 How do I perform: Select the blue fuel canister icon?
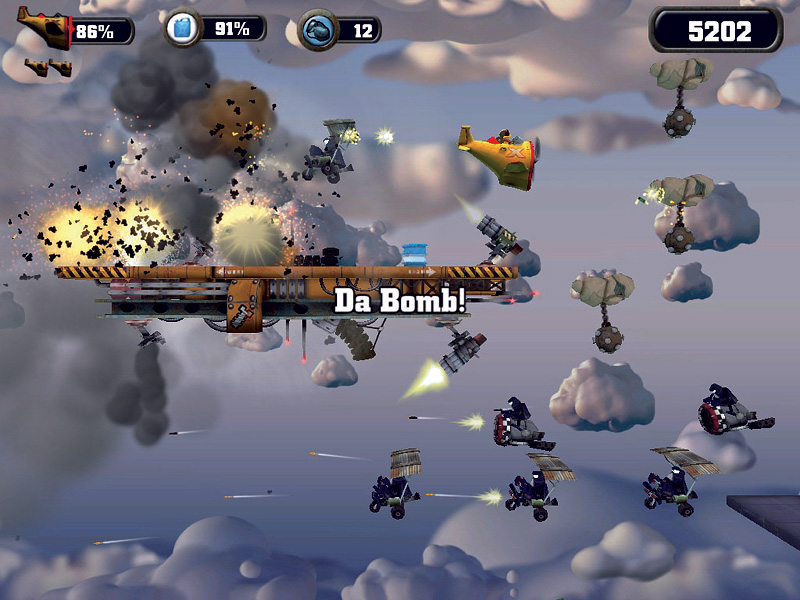click(x=184, y=27)
